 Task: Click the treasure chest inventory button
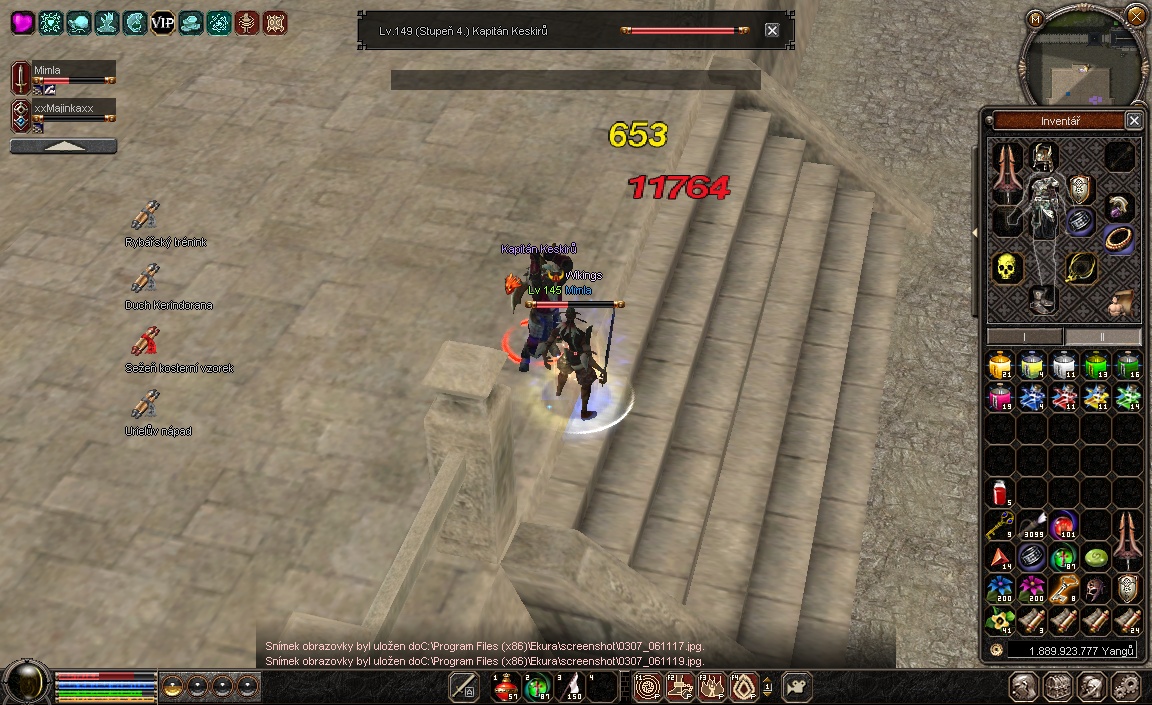point(1058,687)
